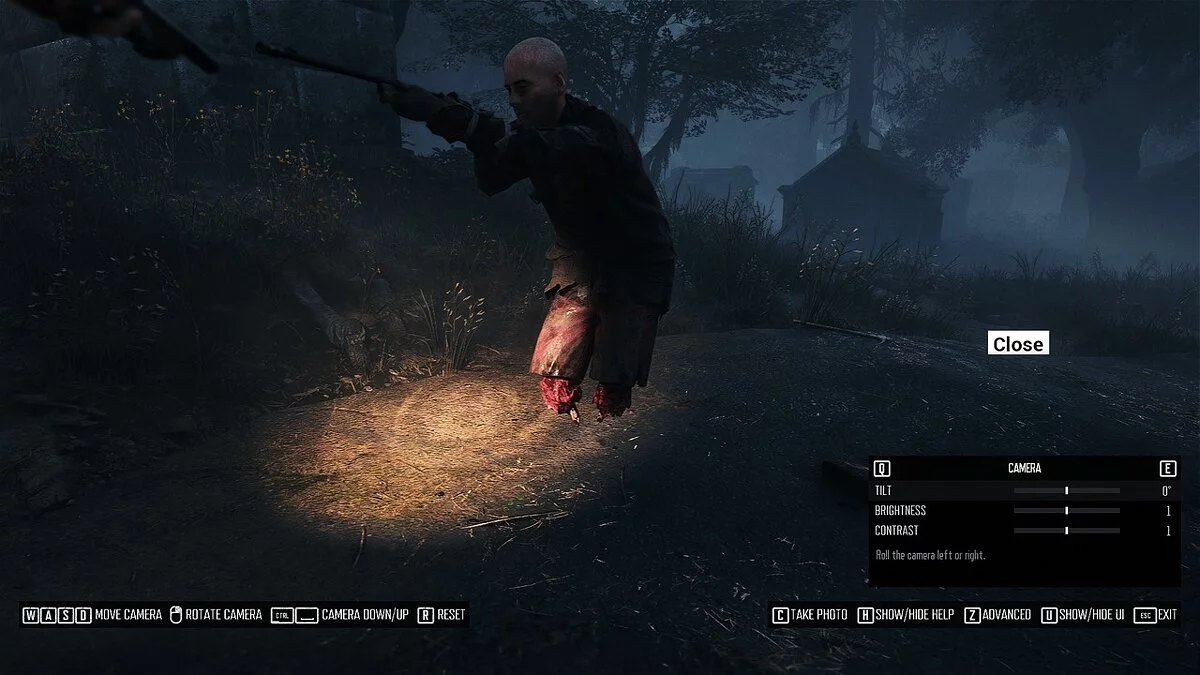Select the Camera panel header

(1024, 468)
